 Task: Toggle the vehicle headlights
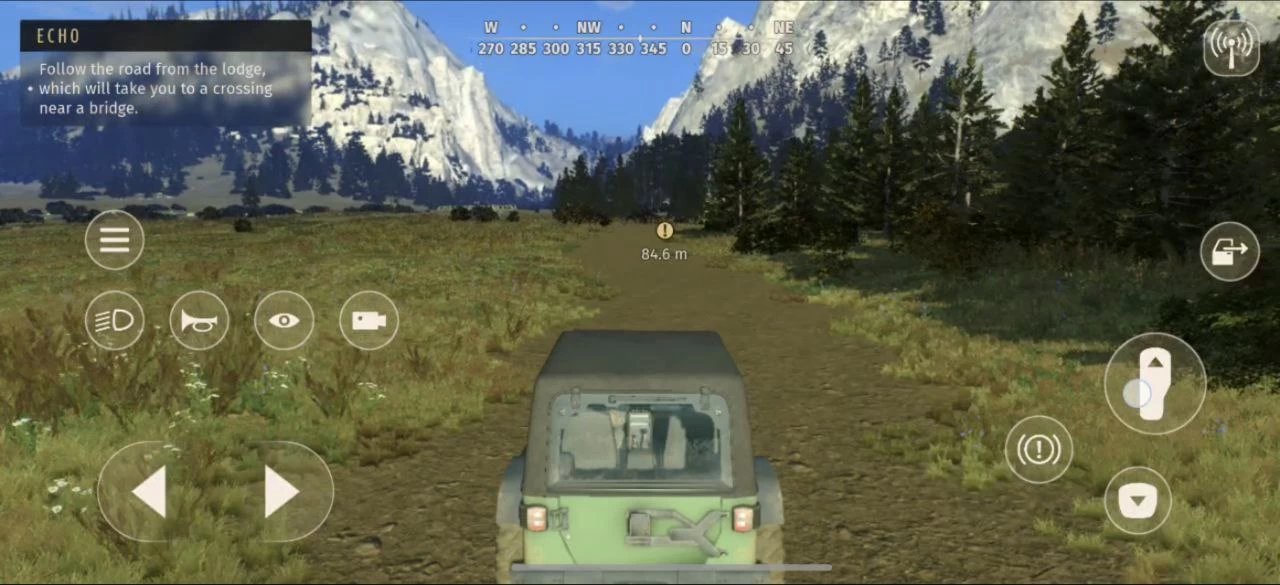pos(114,320)
